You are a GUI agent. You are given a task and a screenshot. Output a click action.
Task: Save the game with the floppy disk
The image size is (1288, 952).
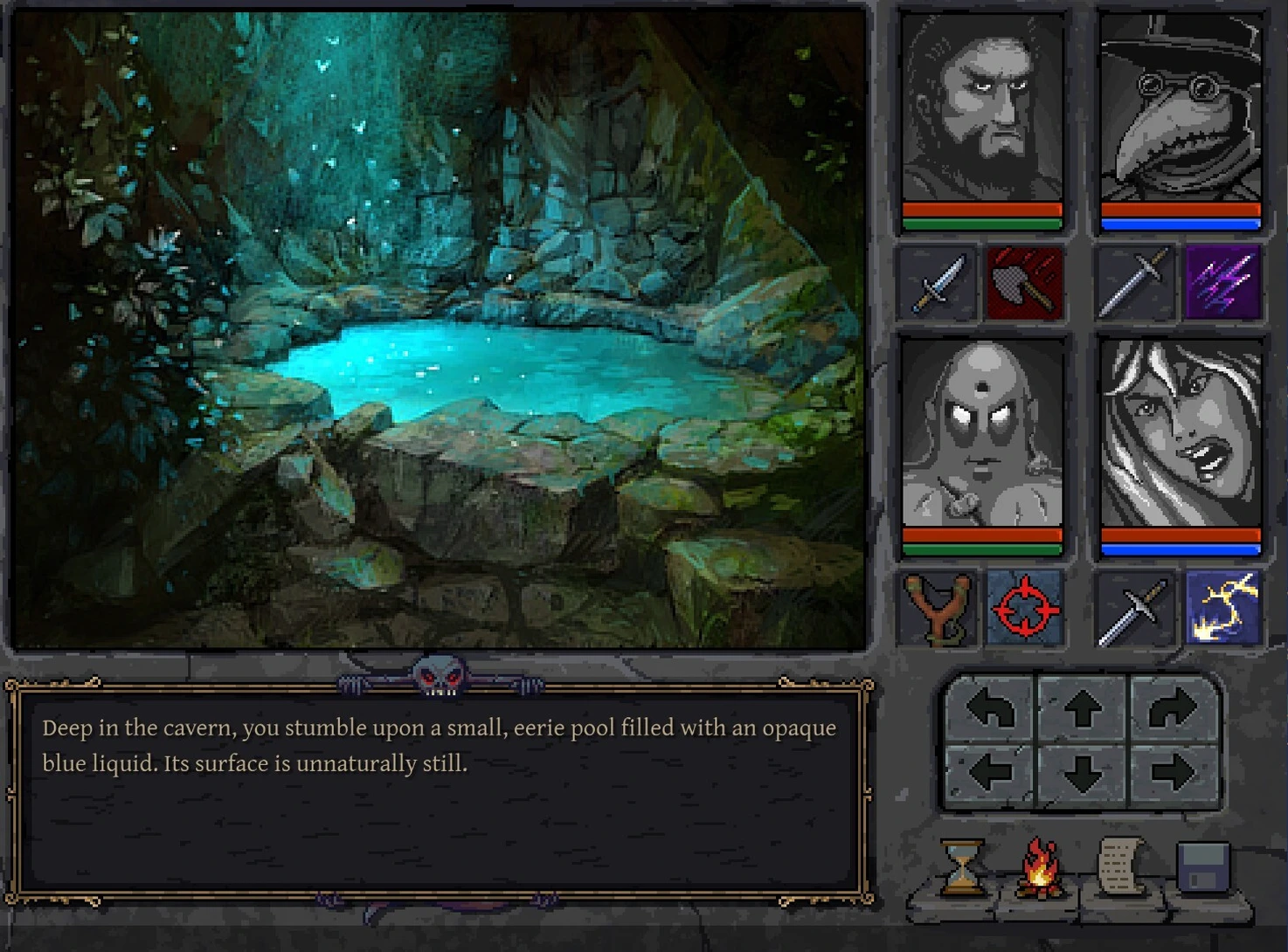pos(1202,867)
